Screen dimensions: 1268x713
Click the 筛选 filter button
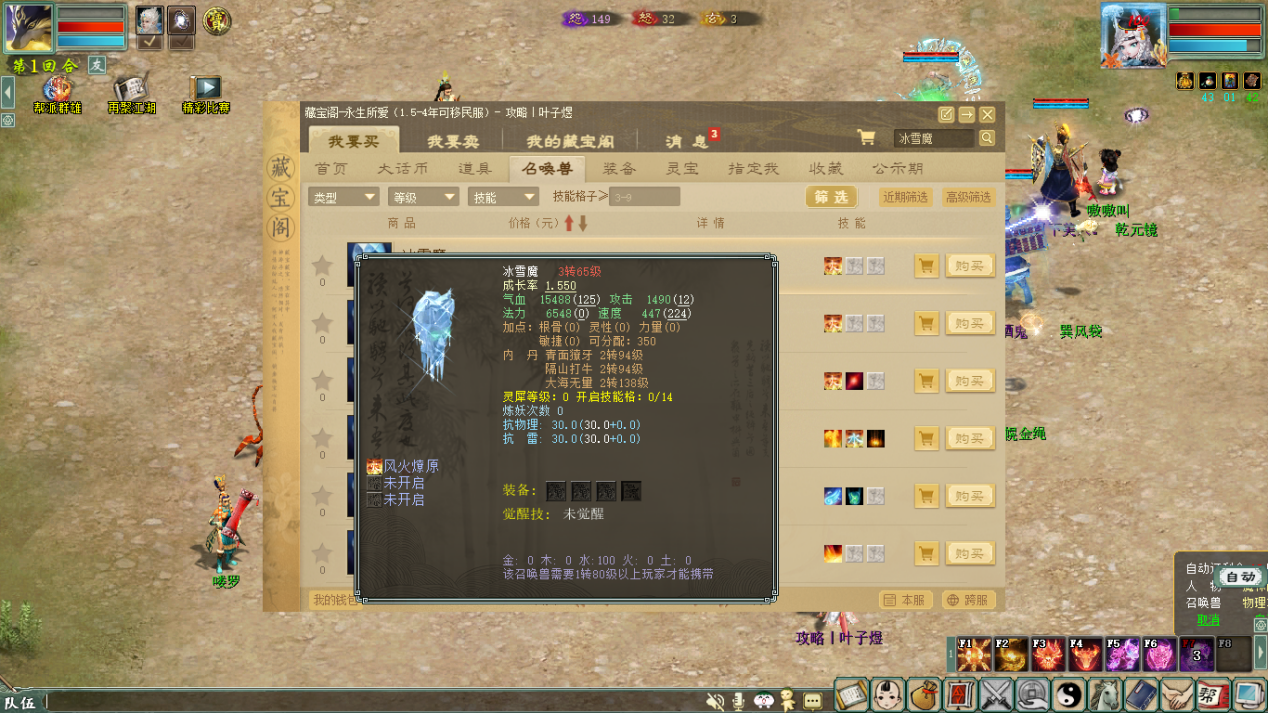830,197
